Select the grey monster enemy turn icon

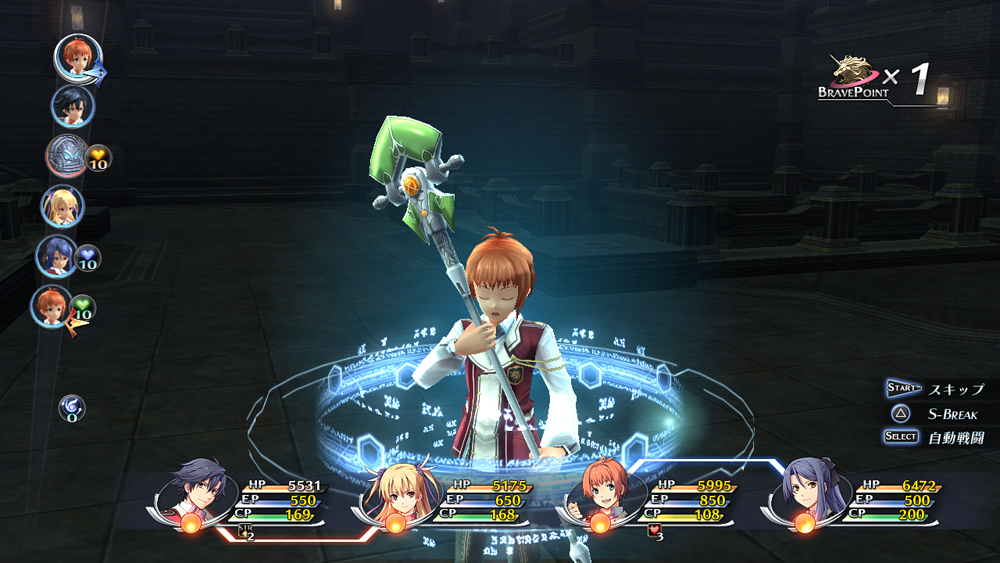[67, 156]
